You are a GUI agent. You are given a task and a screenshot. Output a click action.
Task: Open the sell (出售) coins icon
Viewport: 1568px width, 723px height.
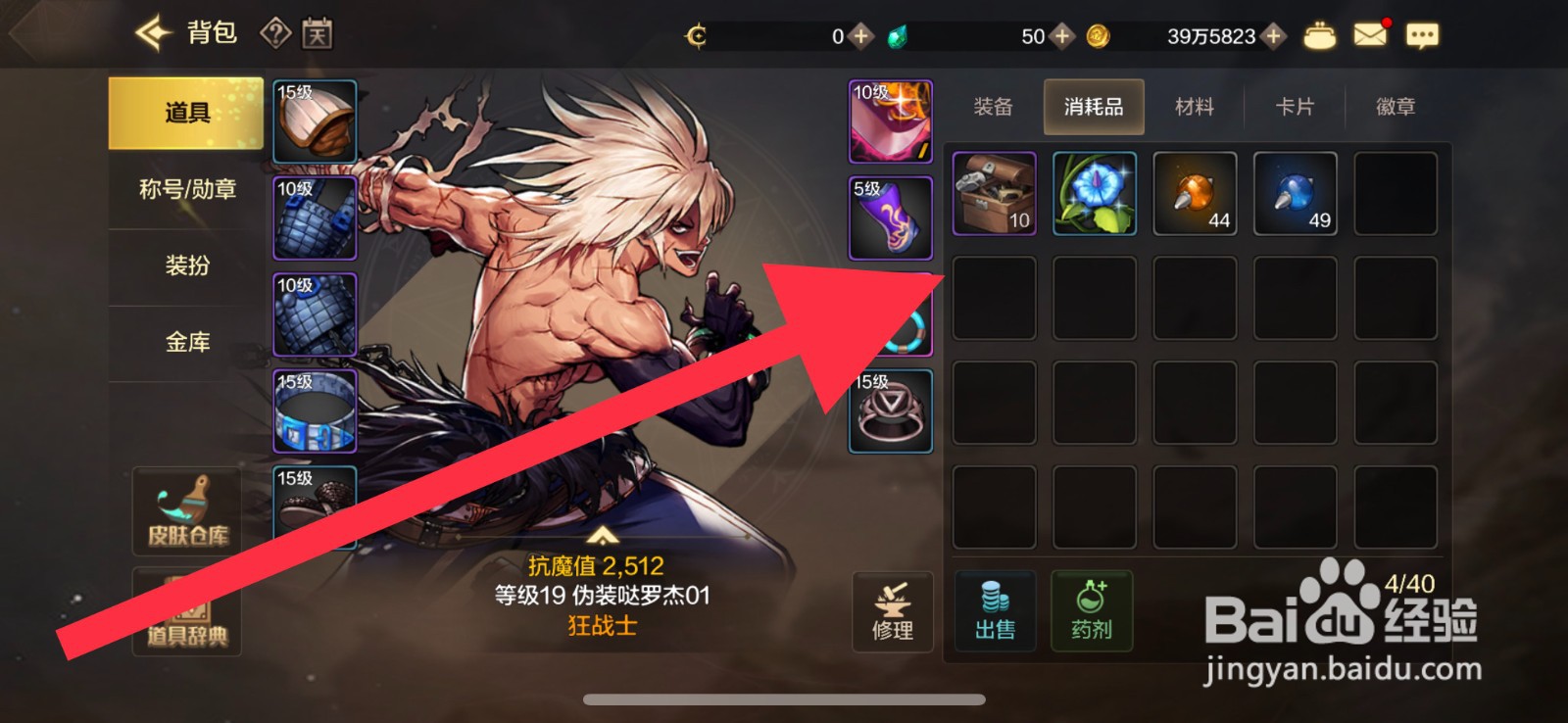(994, 609)
